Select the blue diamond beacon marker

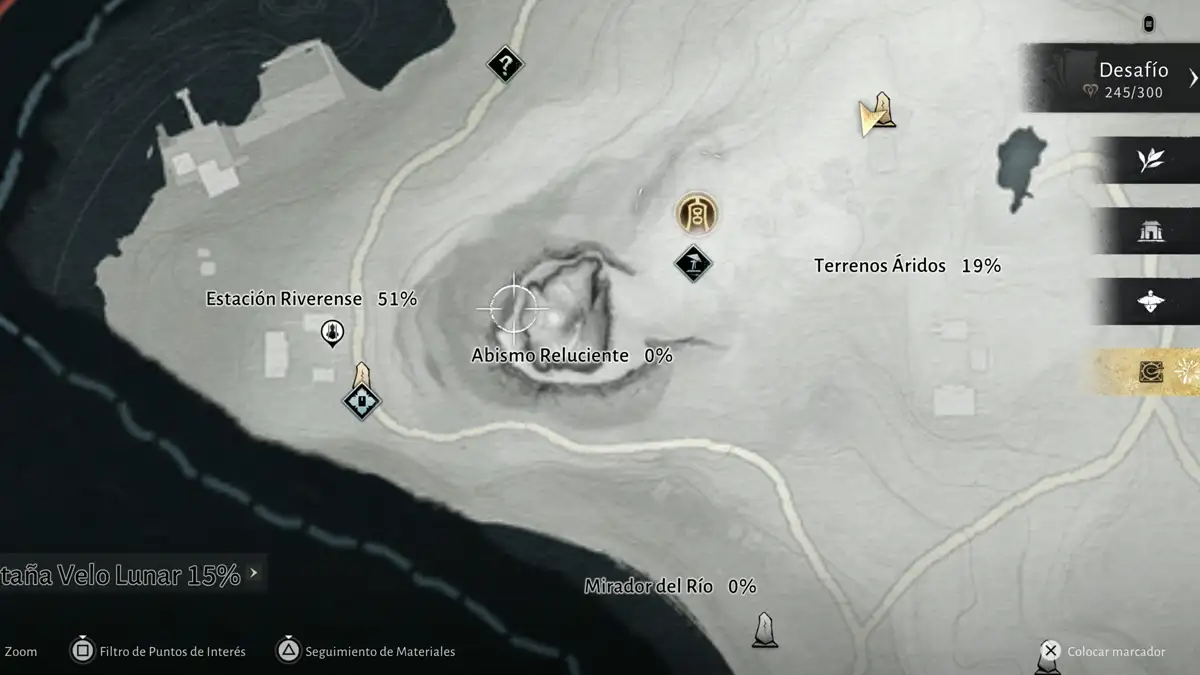point(361,400)
